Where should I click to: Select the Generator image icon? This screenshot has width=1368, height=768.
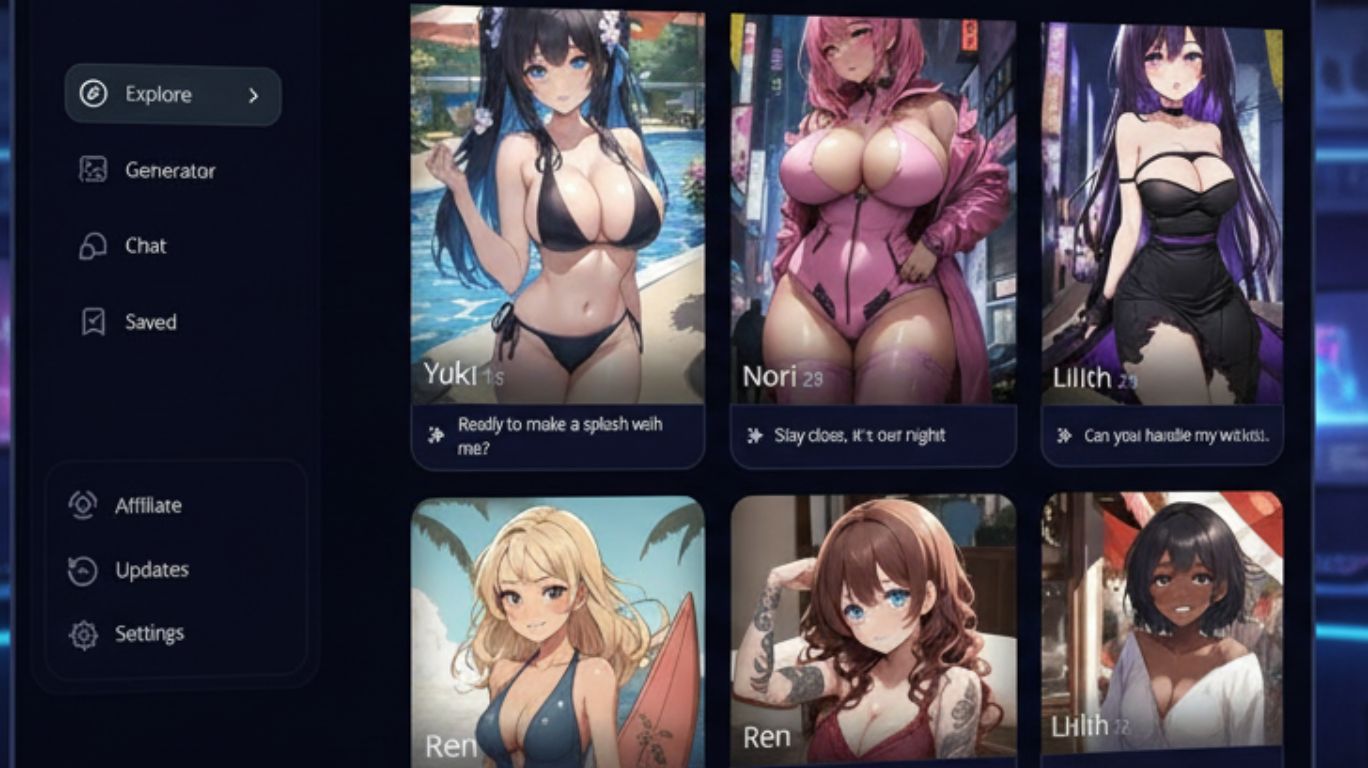pos(93,170)
